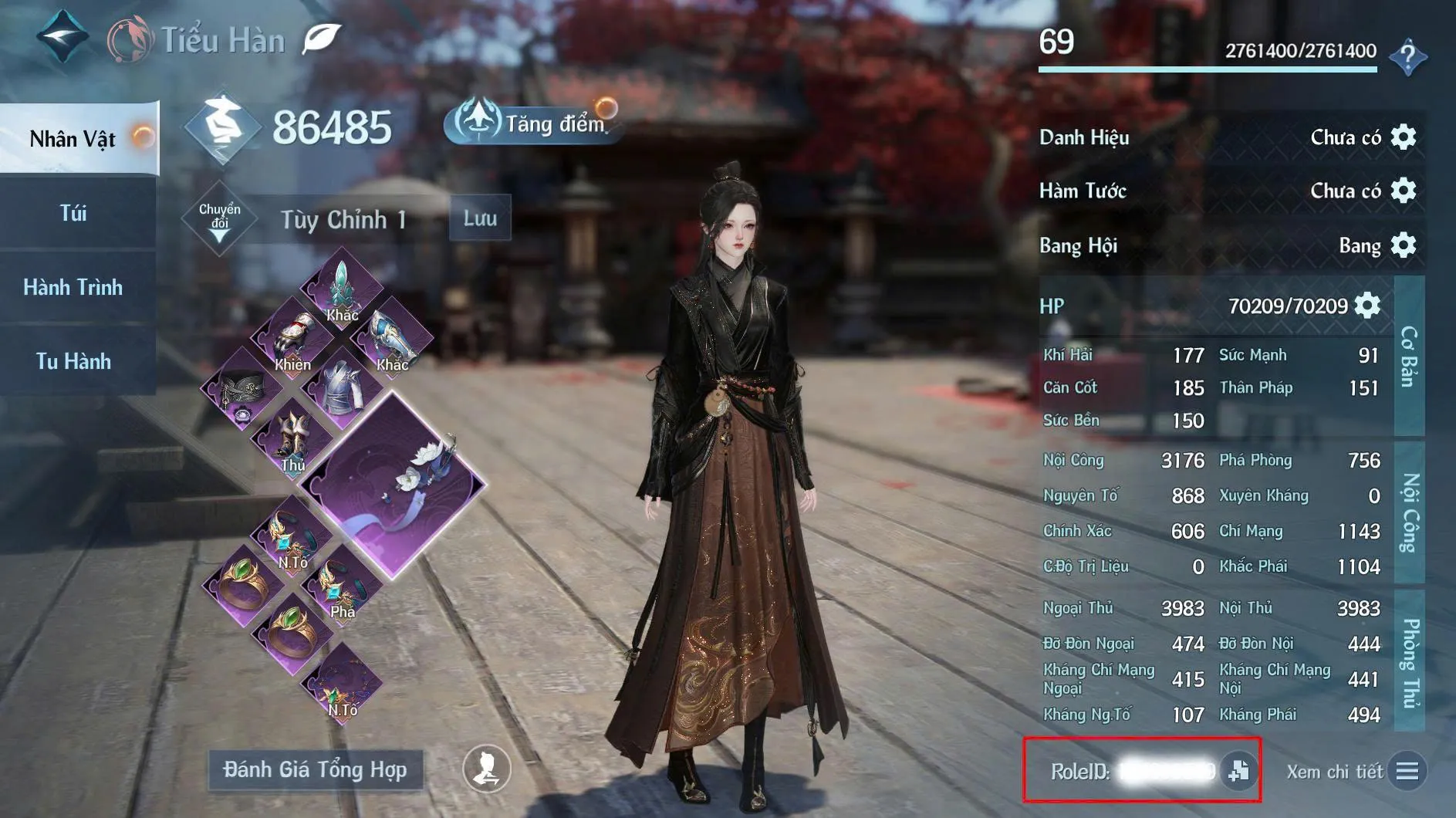
Task: Save loadout with the Lưu button
Action: 480,218
